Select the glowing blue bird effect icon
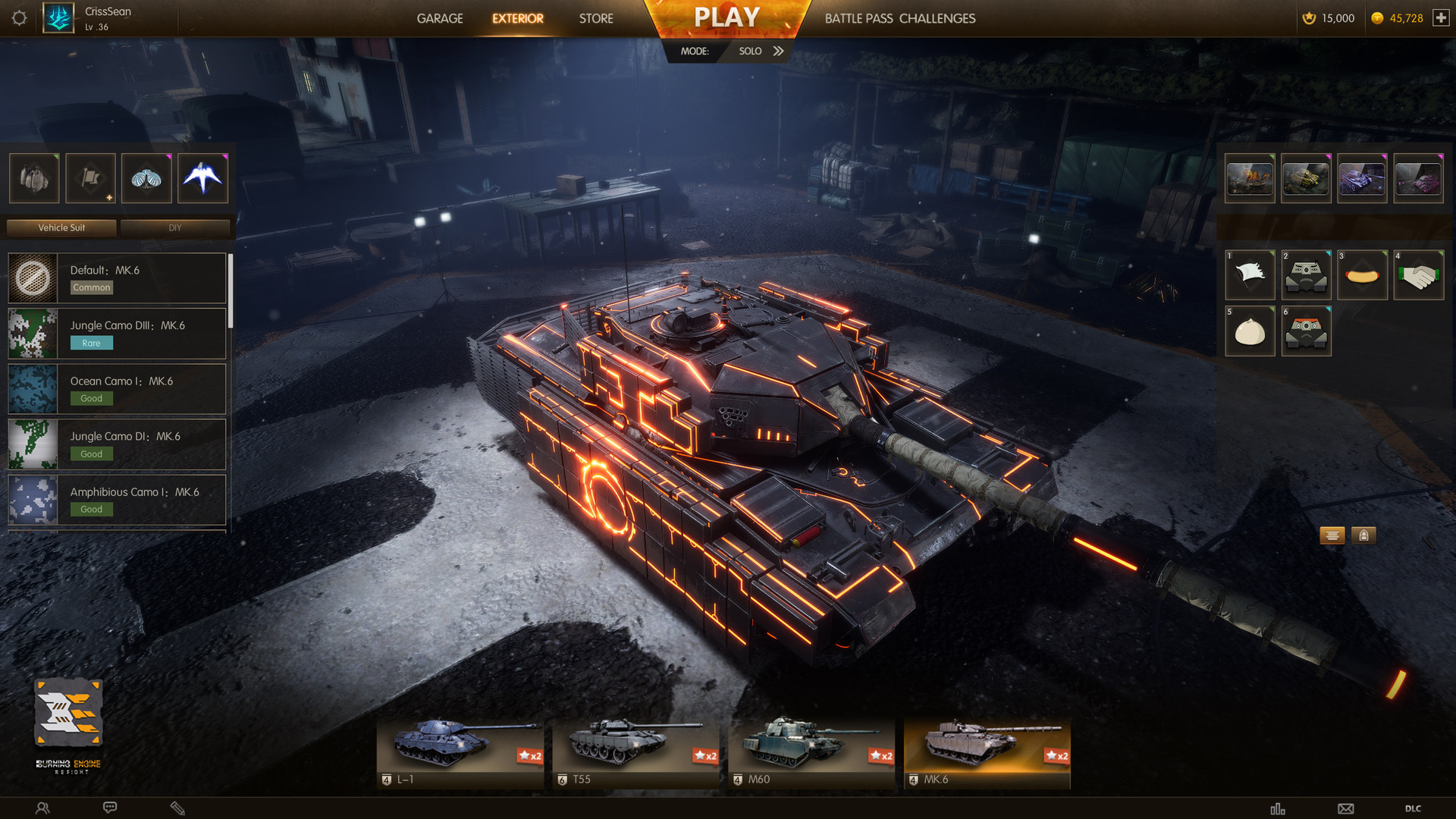The image size is (1456, 819). (202, 178)
